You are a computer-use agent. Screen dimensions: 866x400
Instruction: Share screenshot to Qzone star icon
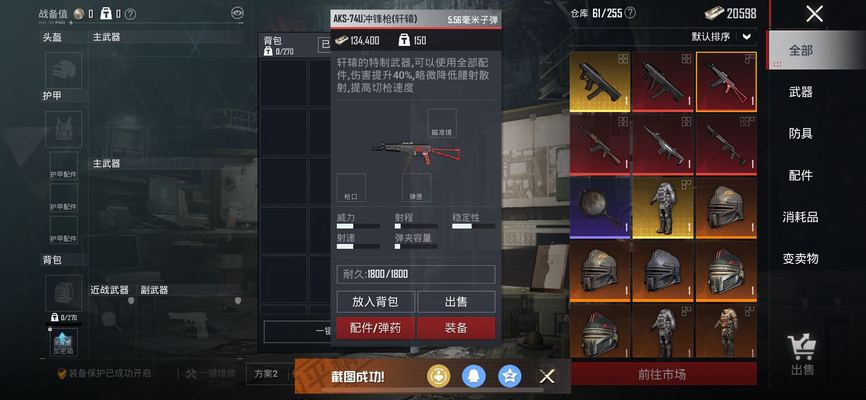pyautogui.click(x=510, y=376)
